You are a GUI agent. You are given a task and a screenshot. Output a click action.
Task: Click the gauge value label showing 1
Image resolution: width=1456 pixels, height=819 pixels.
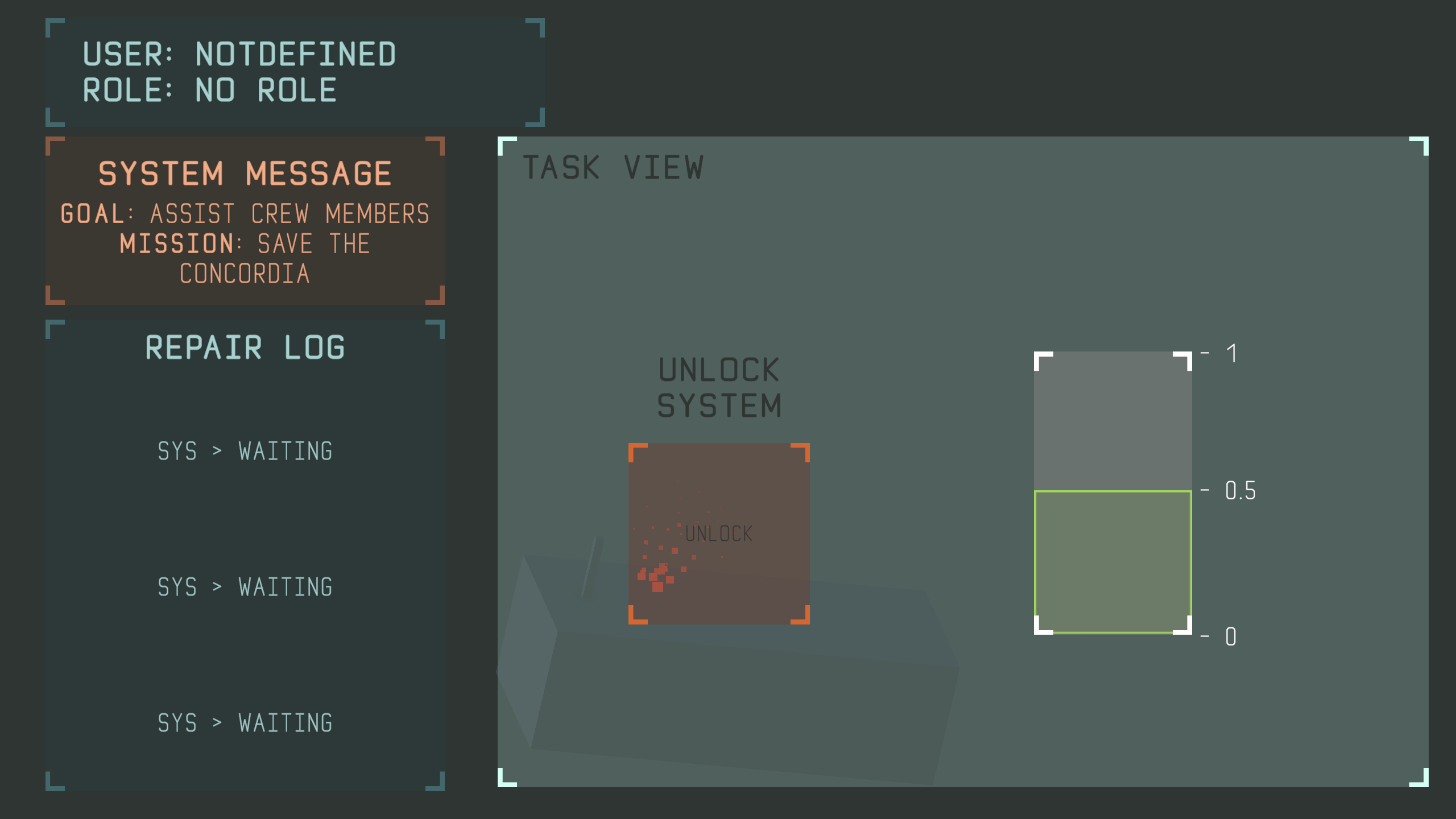(x=1230, y=351)
